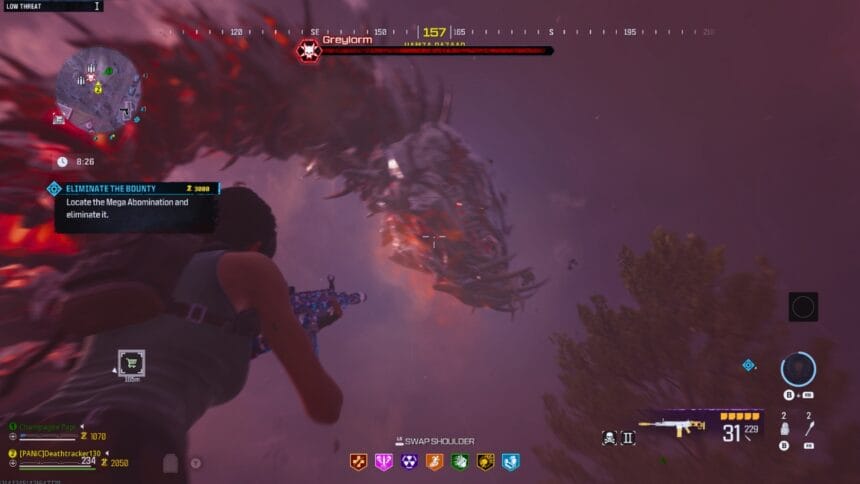
Task: Select the yellow-black perk icon
Action: [x=485, y=462]
